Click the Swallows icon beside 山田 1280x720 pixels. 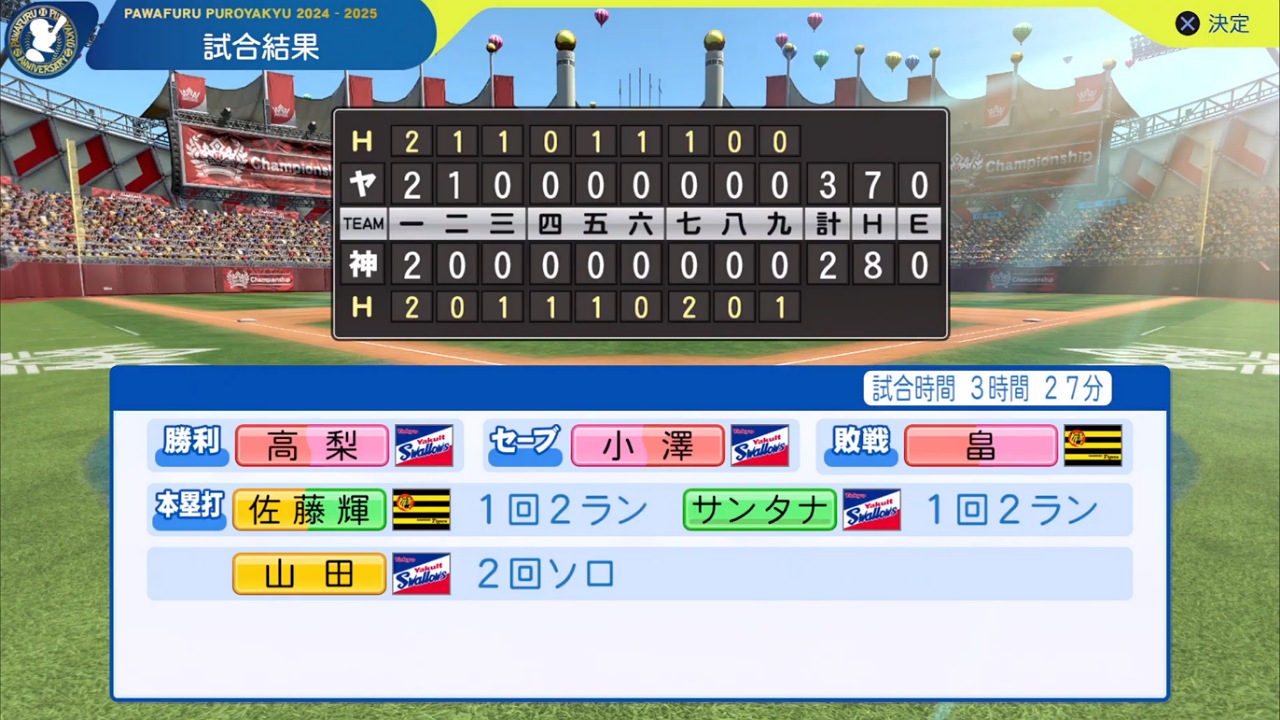pos(421,573)
